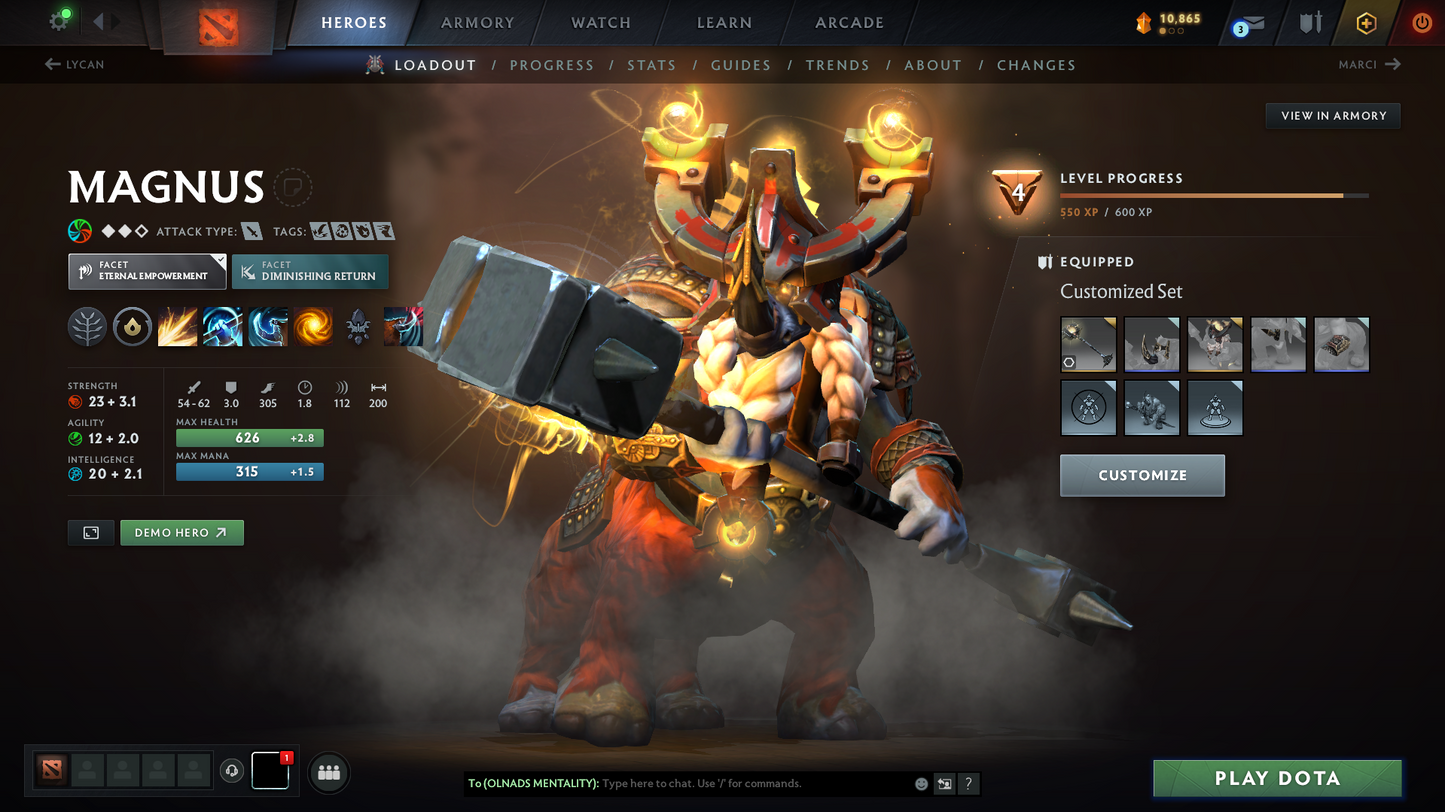The height and width of the screenshot is (812, 1445).
Task: Open the settings gear icon
Action: (x=59, y=21)
